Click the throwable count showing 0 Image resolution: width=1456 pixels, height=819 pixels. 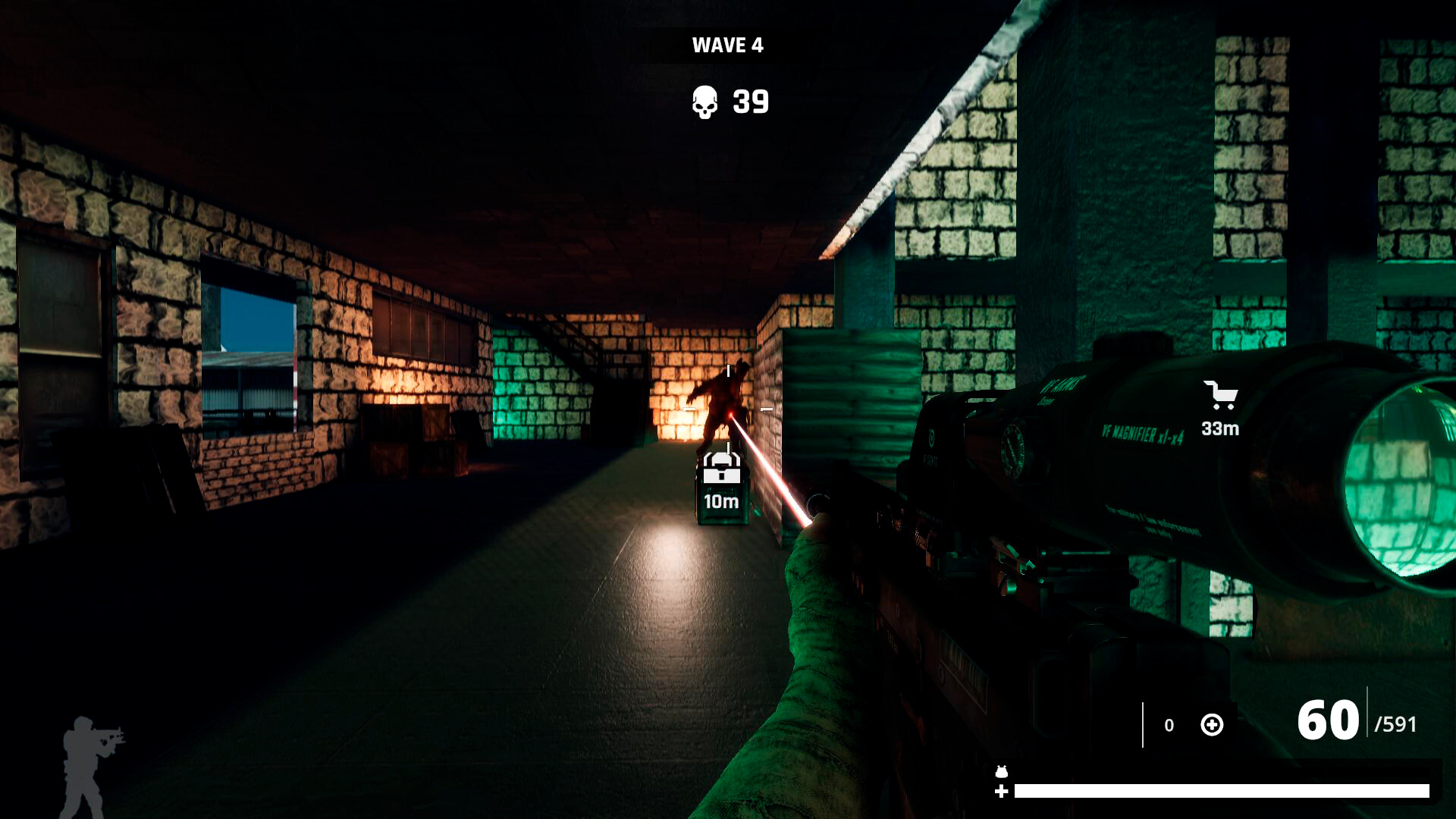tap(1170, 725)
